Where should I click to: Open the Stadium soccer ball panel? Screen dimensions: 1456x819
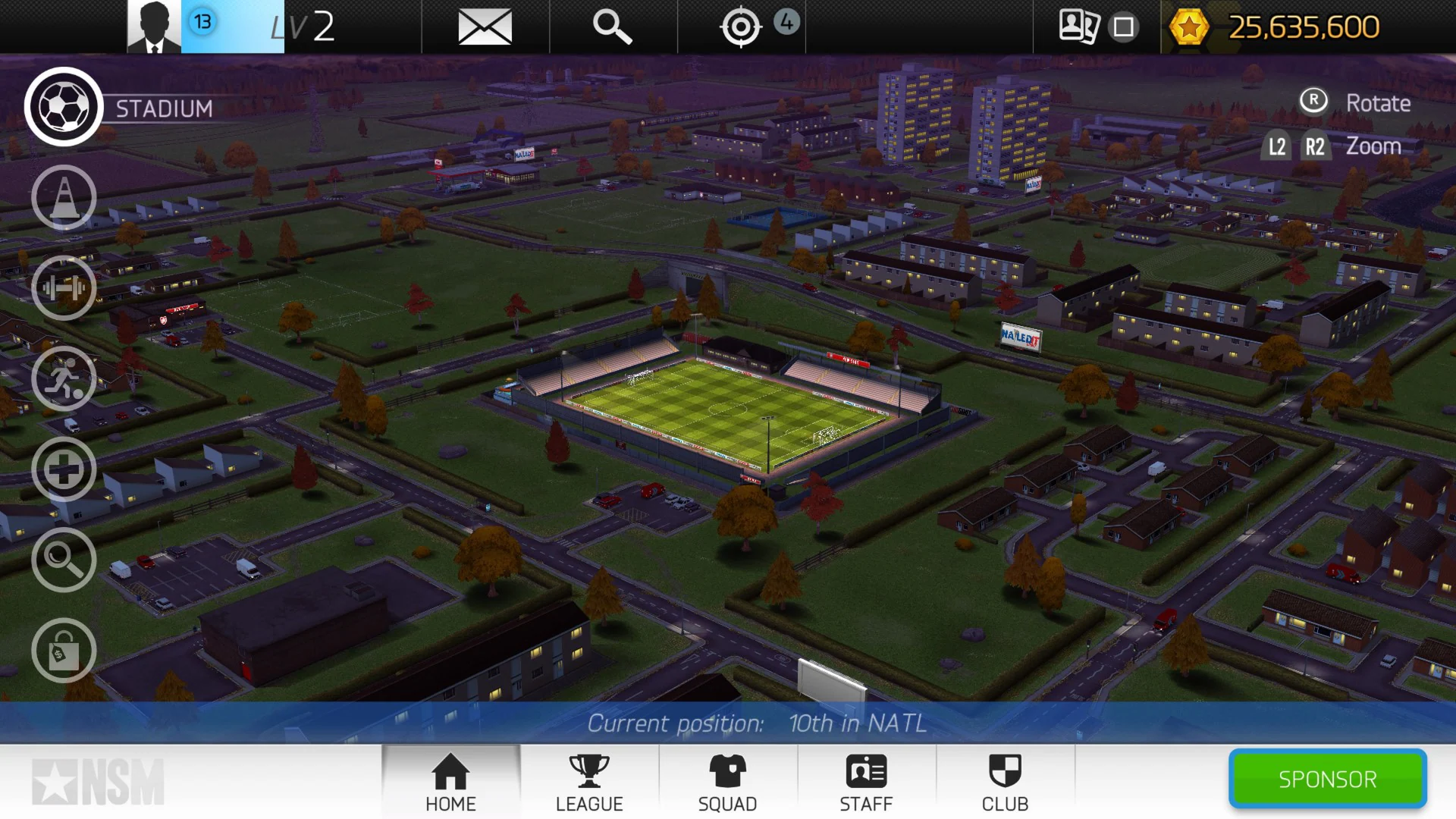point(64,106)
